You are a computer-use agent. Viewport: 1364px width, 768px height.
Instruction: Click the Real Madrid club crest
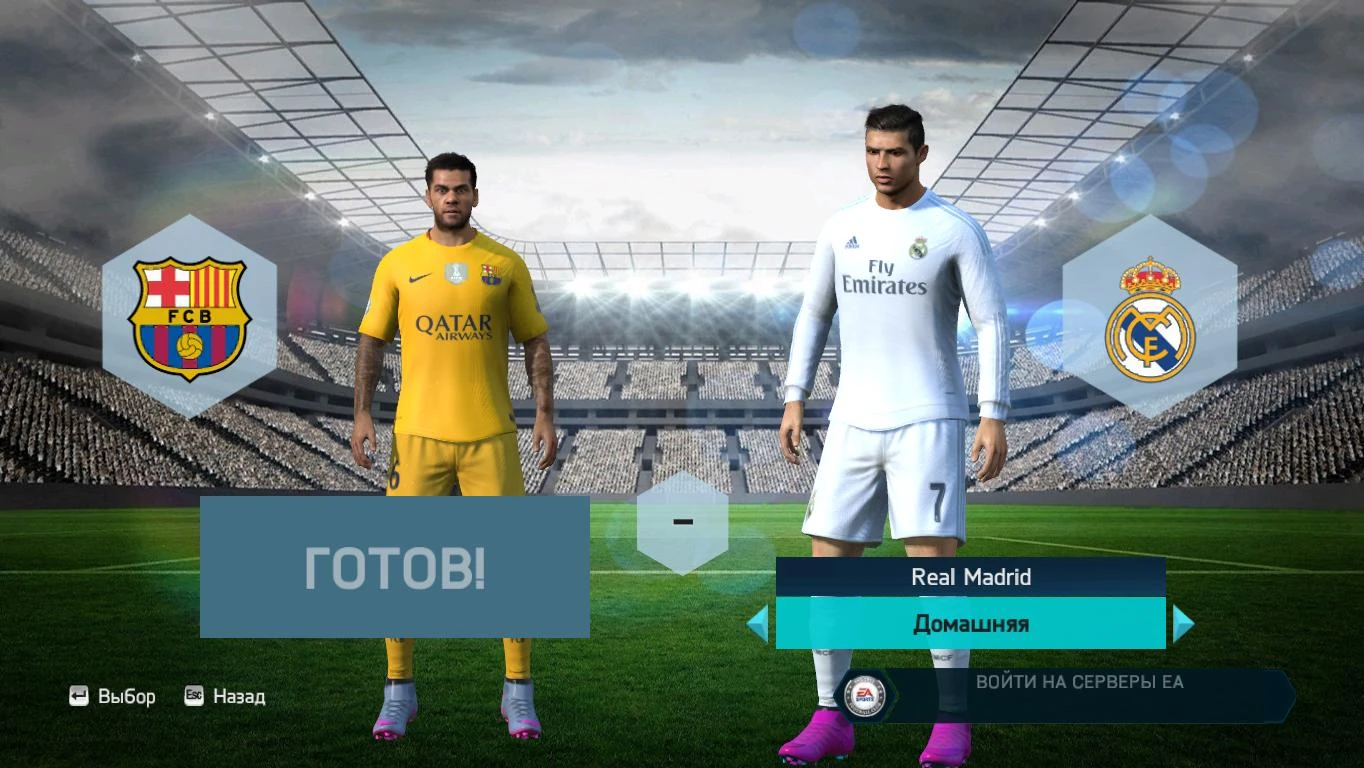(1152, 320)
